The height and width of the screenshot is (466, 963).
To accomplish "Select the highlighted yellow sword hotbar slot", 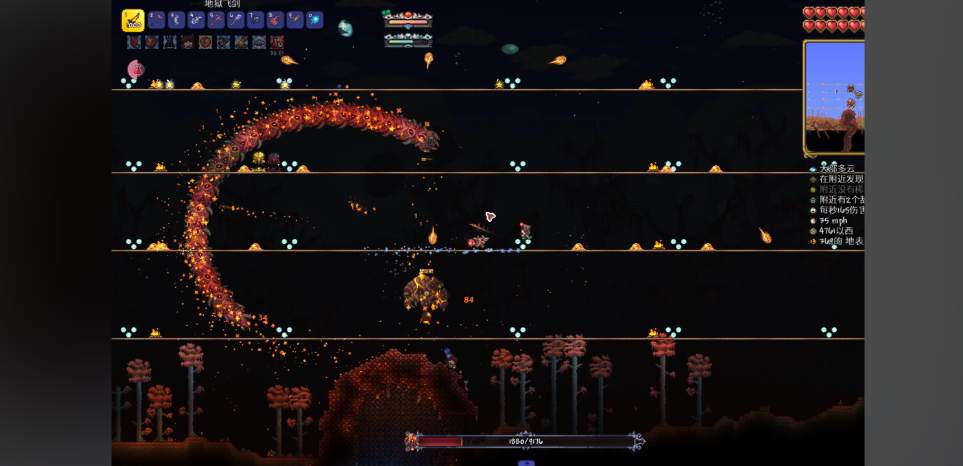I will [x=133, y=20].
